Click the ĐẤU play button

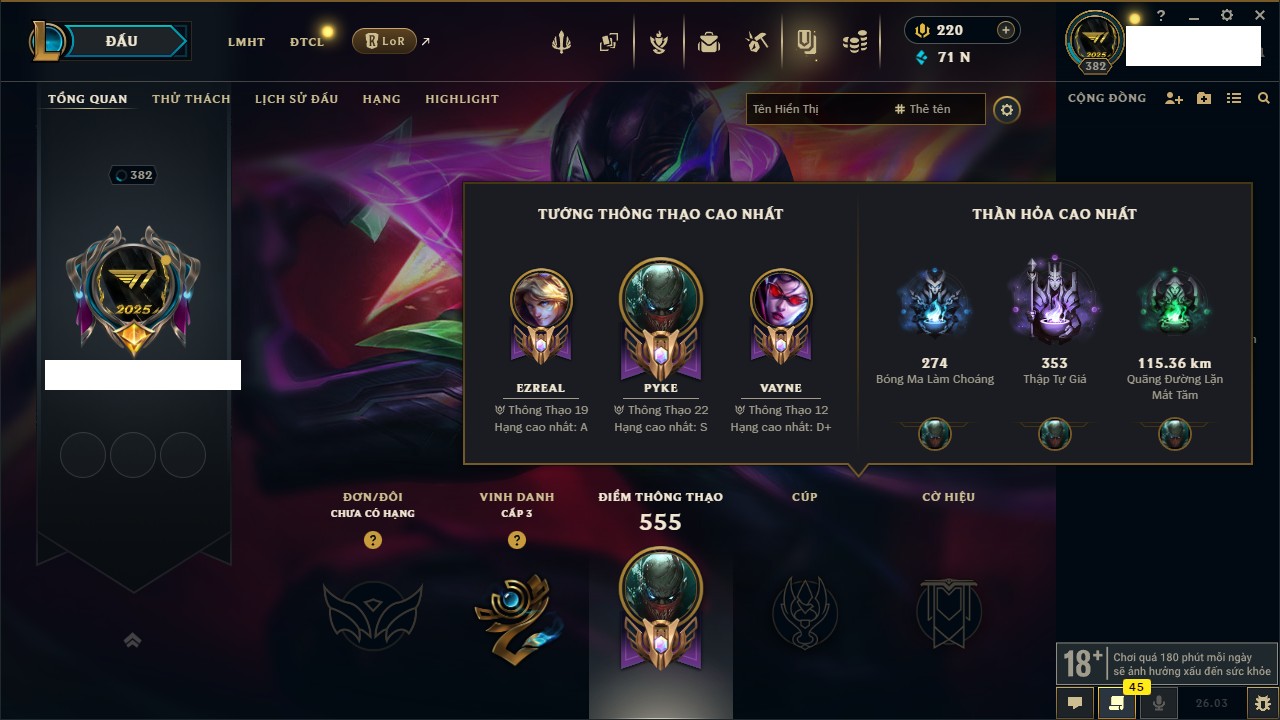[x=121, y=41]
